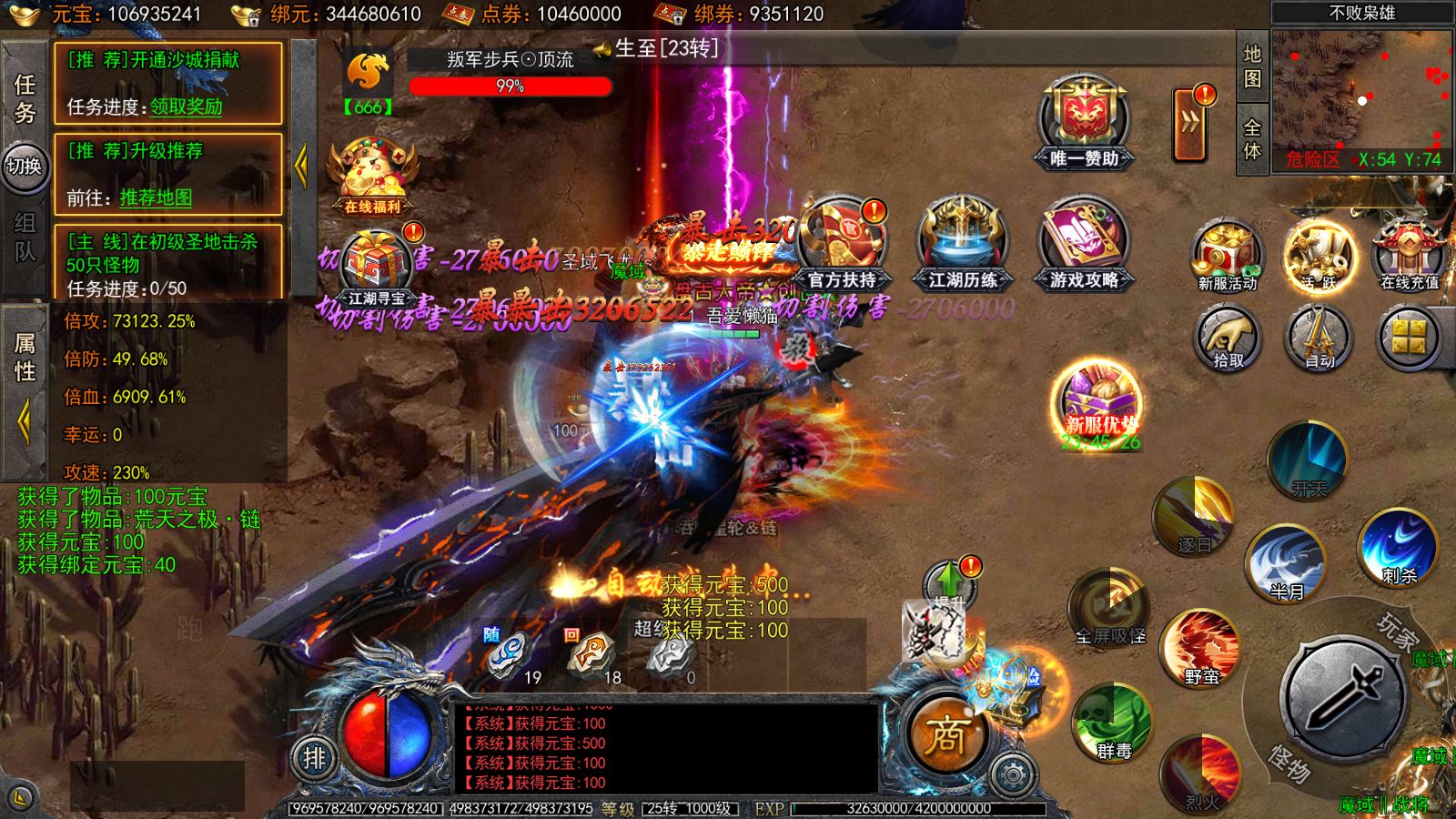This screenshot has width=1456, height=819.
Task: Open the 新服活动 new server events
Action: coord(1227,255)
